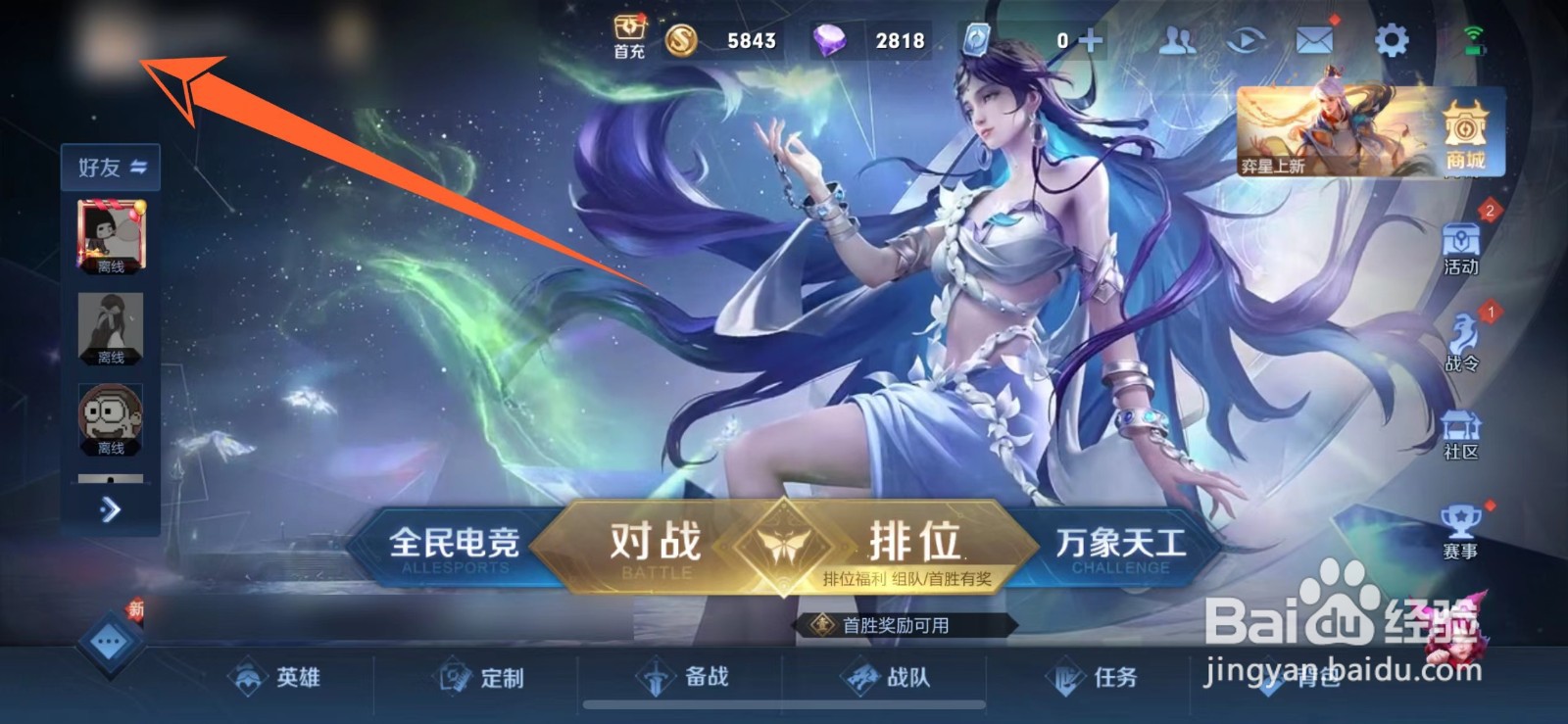Select 英雄 in the bottom bar

point(277,678)
